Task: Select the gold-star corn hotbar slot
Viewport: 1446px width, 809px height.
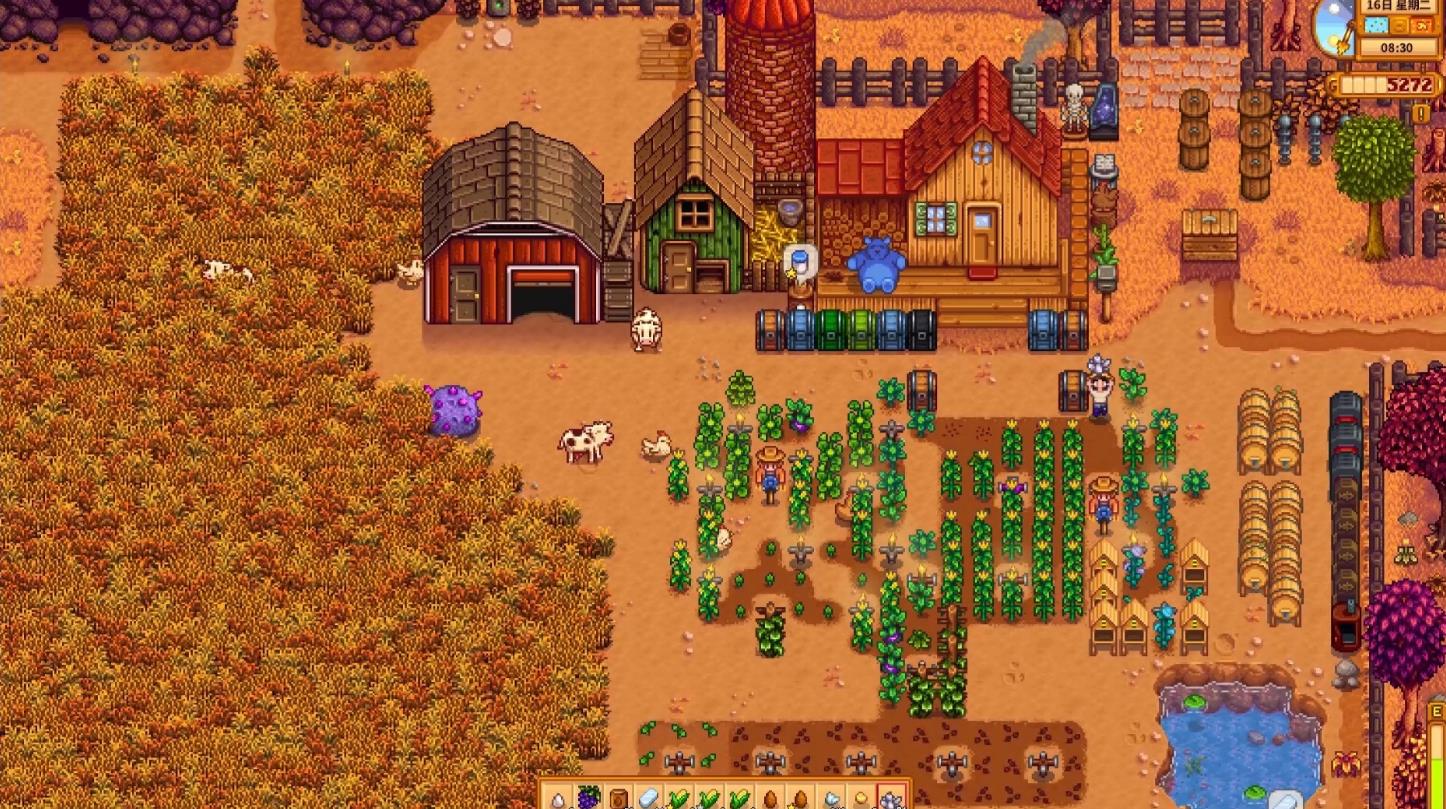Action: coord(679,798)
